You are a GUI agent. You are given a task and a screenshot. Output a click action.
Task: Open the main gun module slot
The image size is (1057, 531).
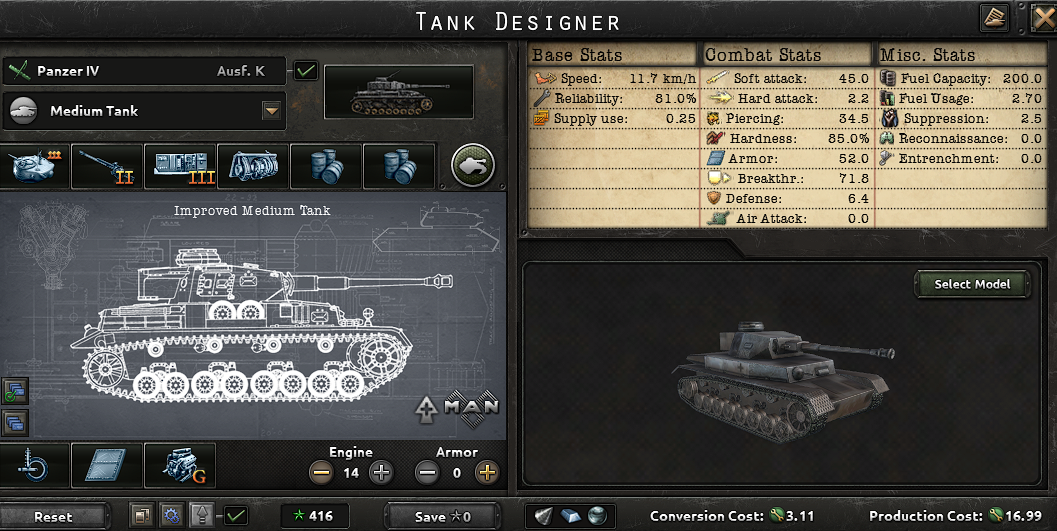click(x=106, y=166)
